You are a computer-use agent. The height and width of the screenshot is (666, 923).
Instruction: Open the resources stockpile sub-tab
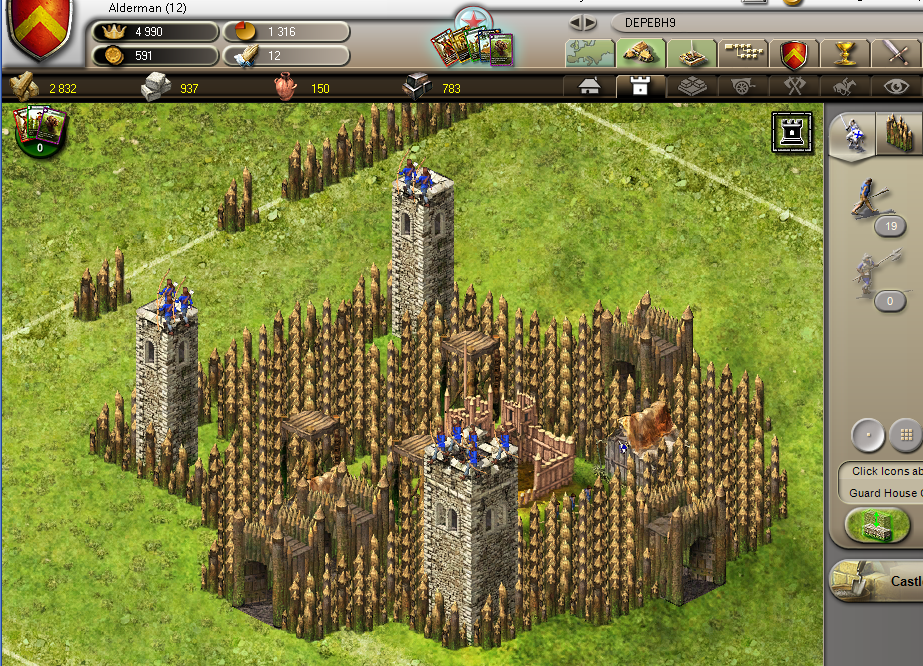692,87
